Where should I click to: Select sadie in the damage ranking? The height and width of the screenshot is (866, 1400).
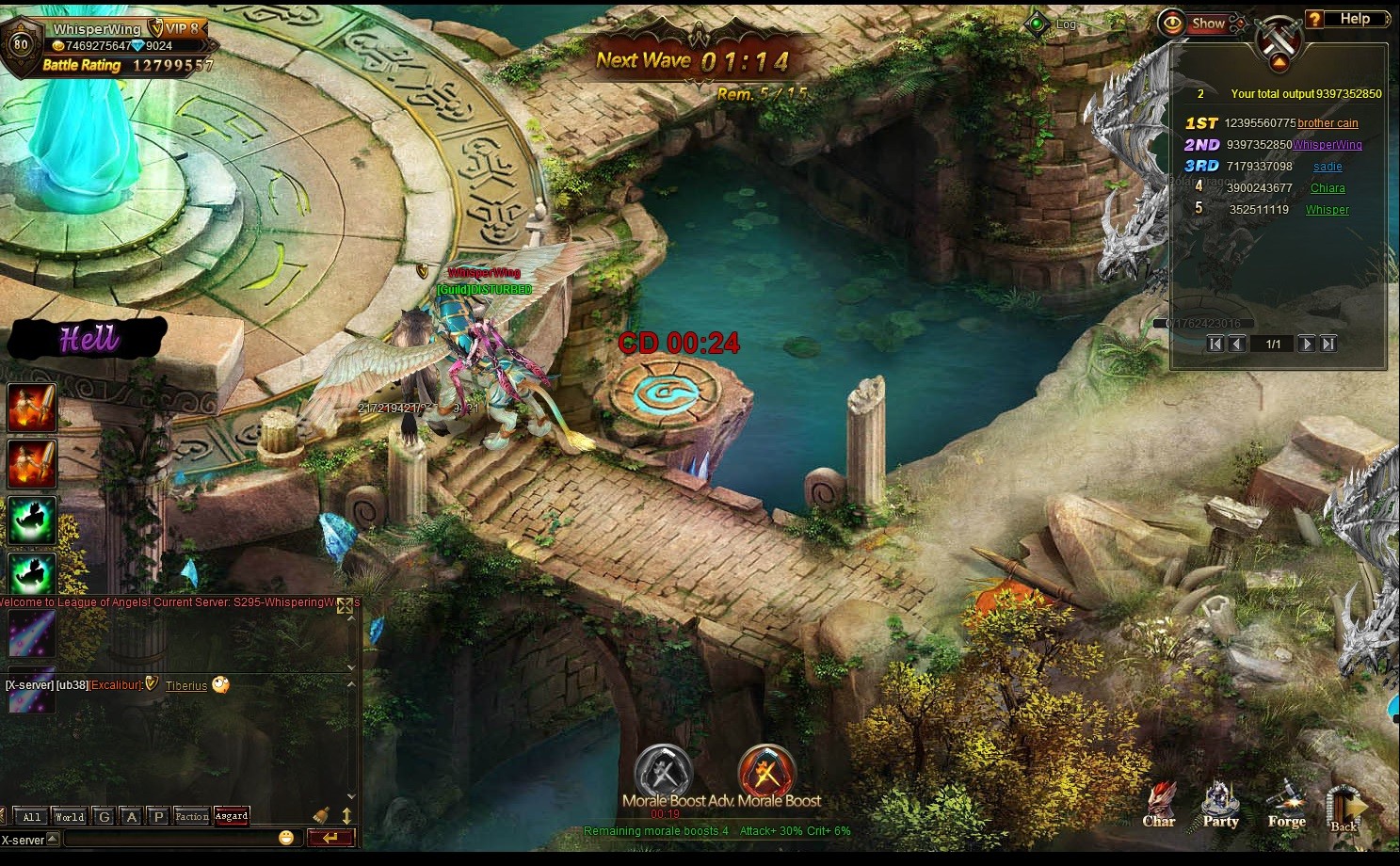coord(1328,167)
